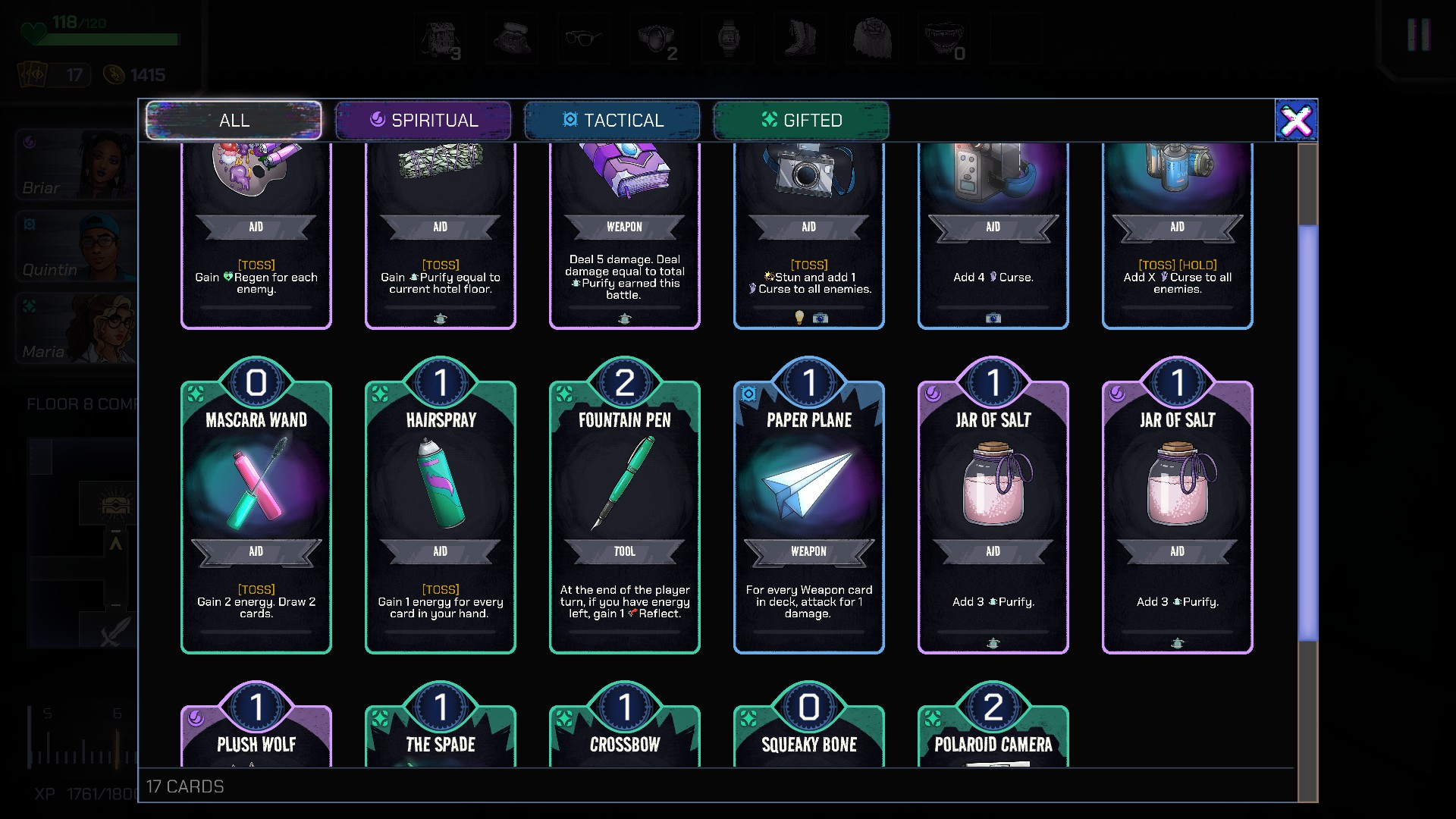Switch to the All cards tab
Image resolution: width=1456 pixels, height=819 pixels.
tap(234, 121)
